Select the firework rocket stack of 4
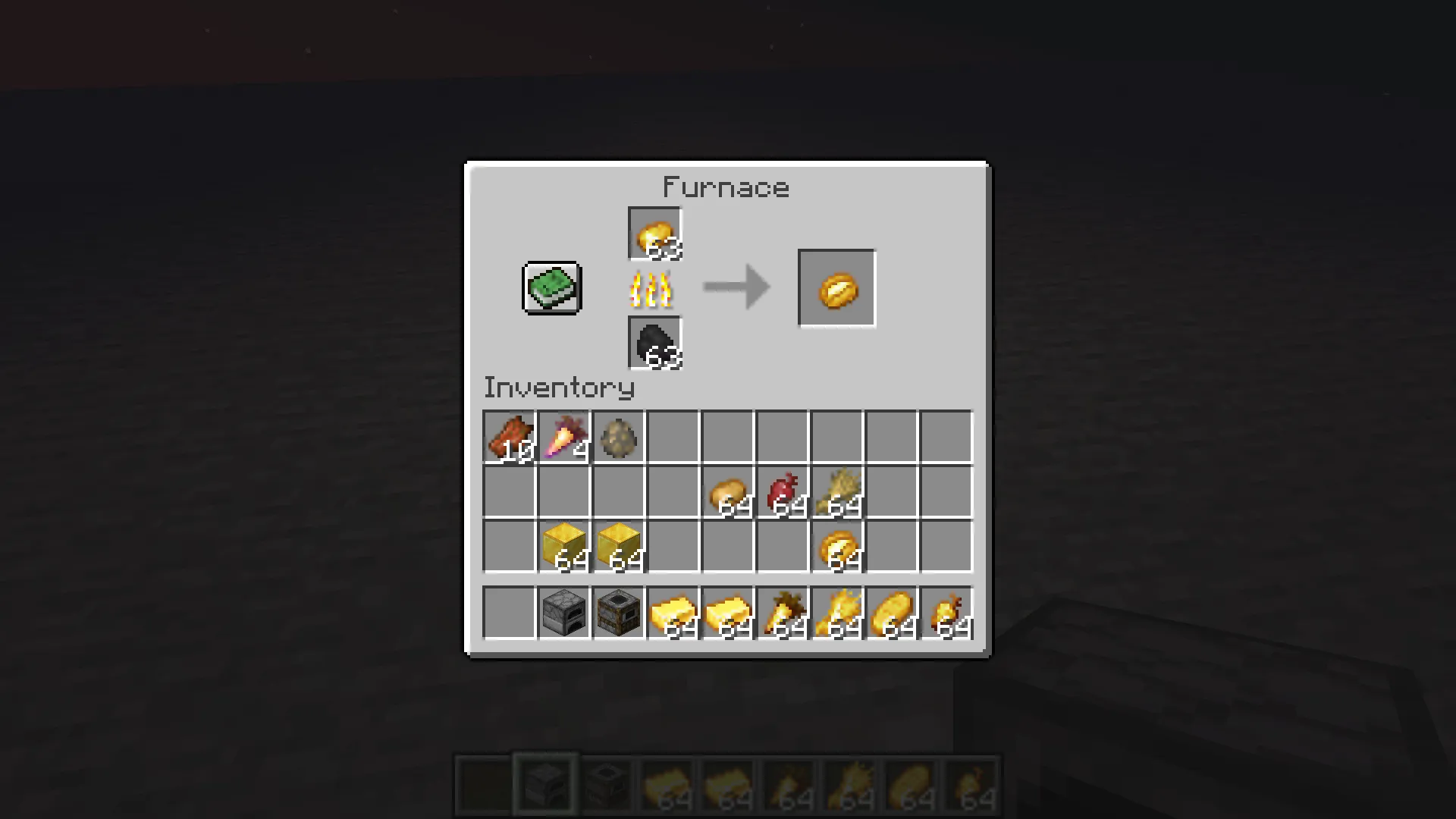1456x819 pixels. pos(563,436)
